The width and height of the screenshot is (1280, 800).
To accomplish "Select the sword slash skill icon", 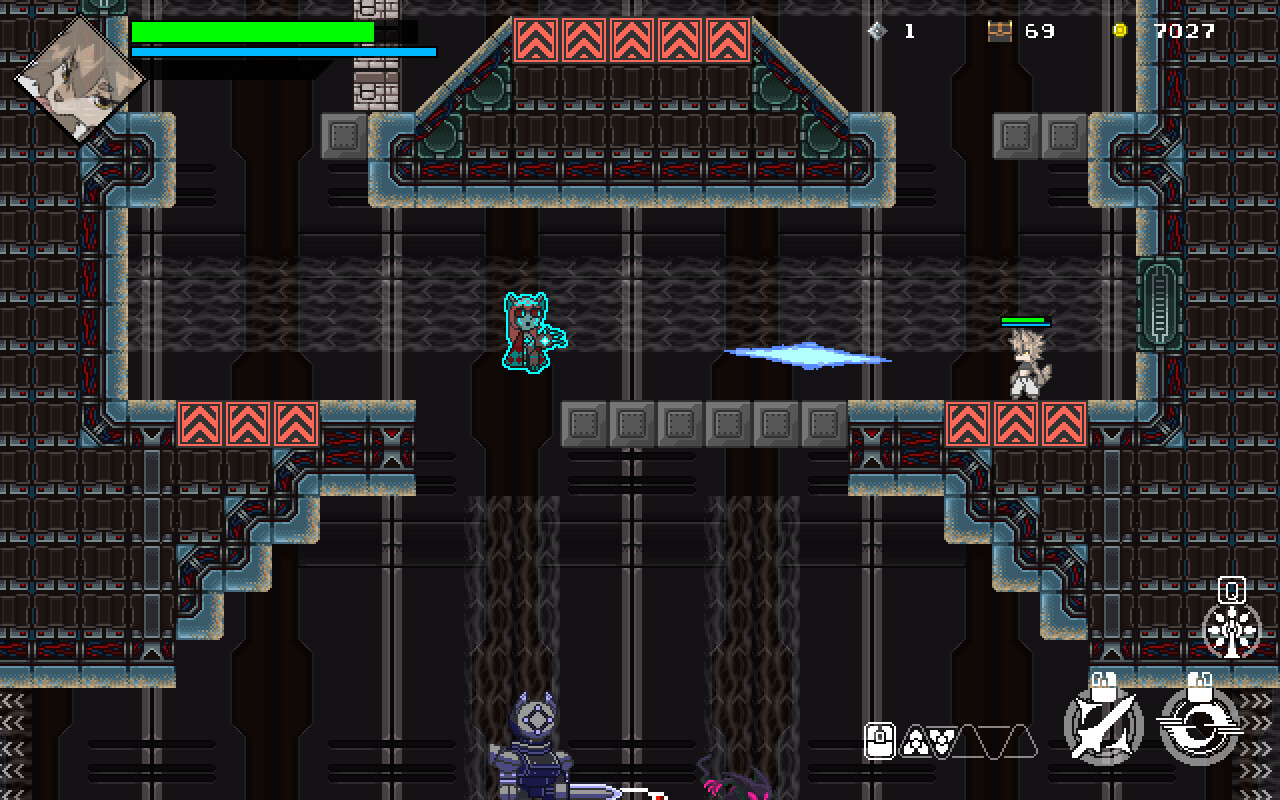I will pyautogui.click(x=1105, y=728).
